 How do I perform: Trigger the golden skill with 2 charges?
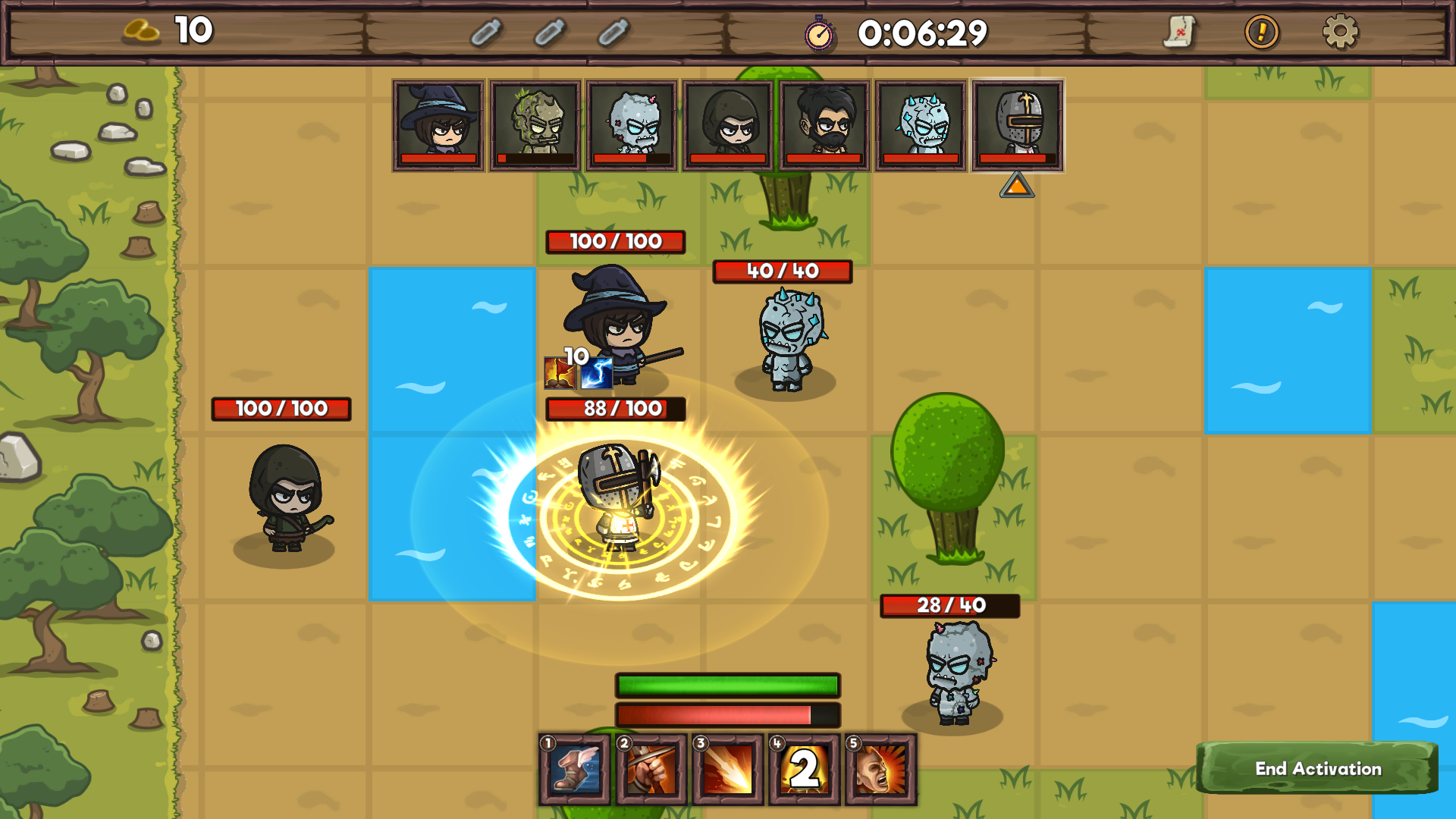(x=804, y=769)
